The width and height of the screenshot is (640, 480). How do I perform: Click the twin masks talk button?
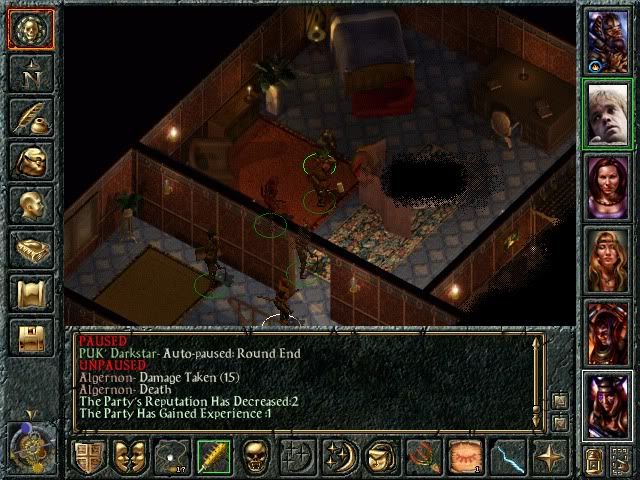click(x=129, y=457)
